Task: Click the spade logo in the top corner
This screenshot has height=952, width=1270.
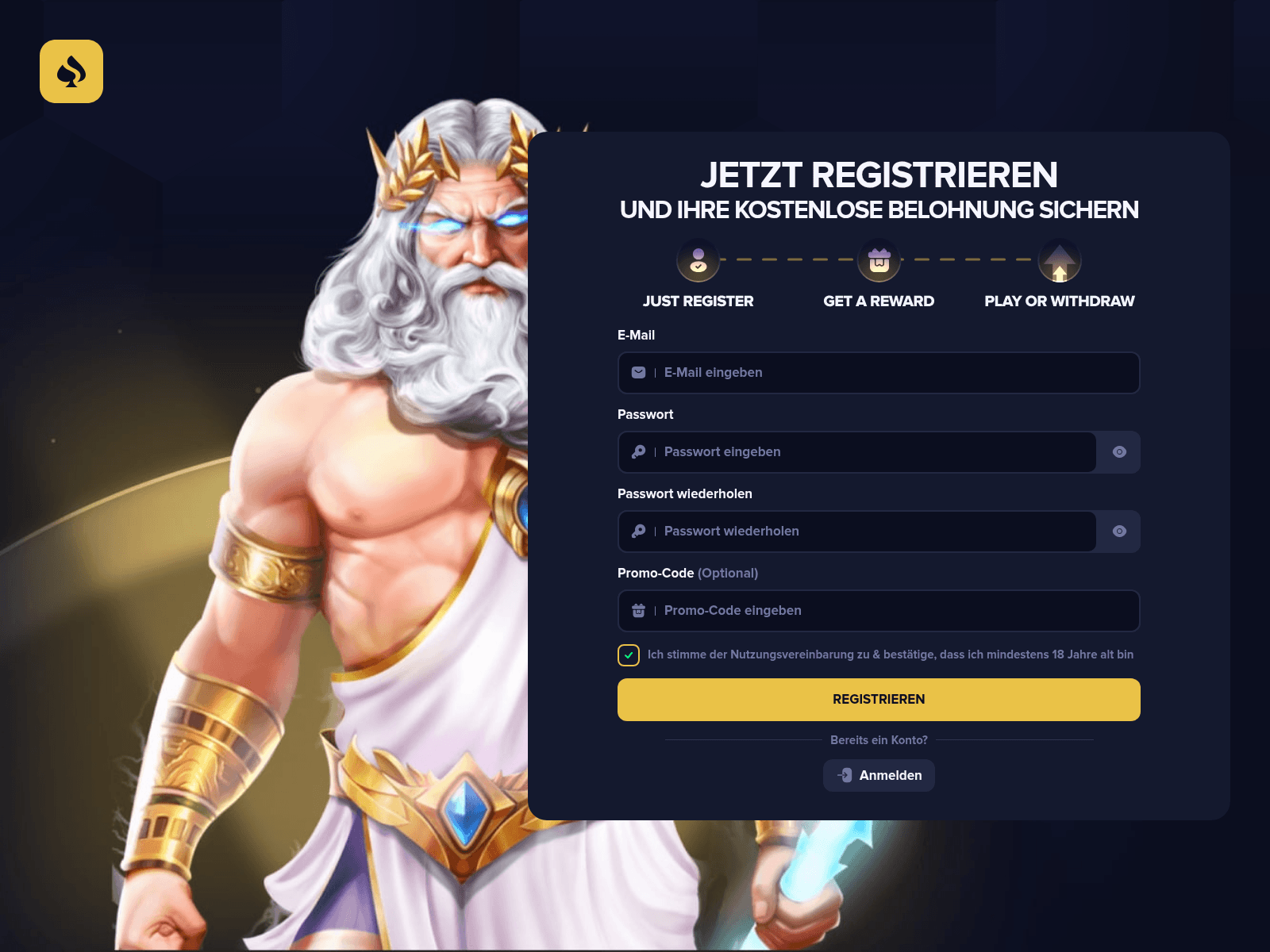Action: click(71, 71)
